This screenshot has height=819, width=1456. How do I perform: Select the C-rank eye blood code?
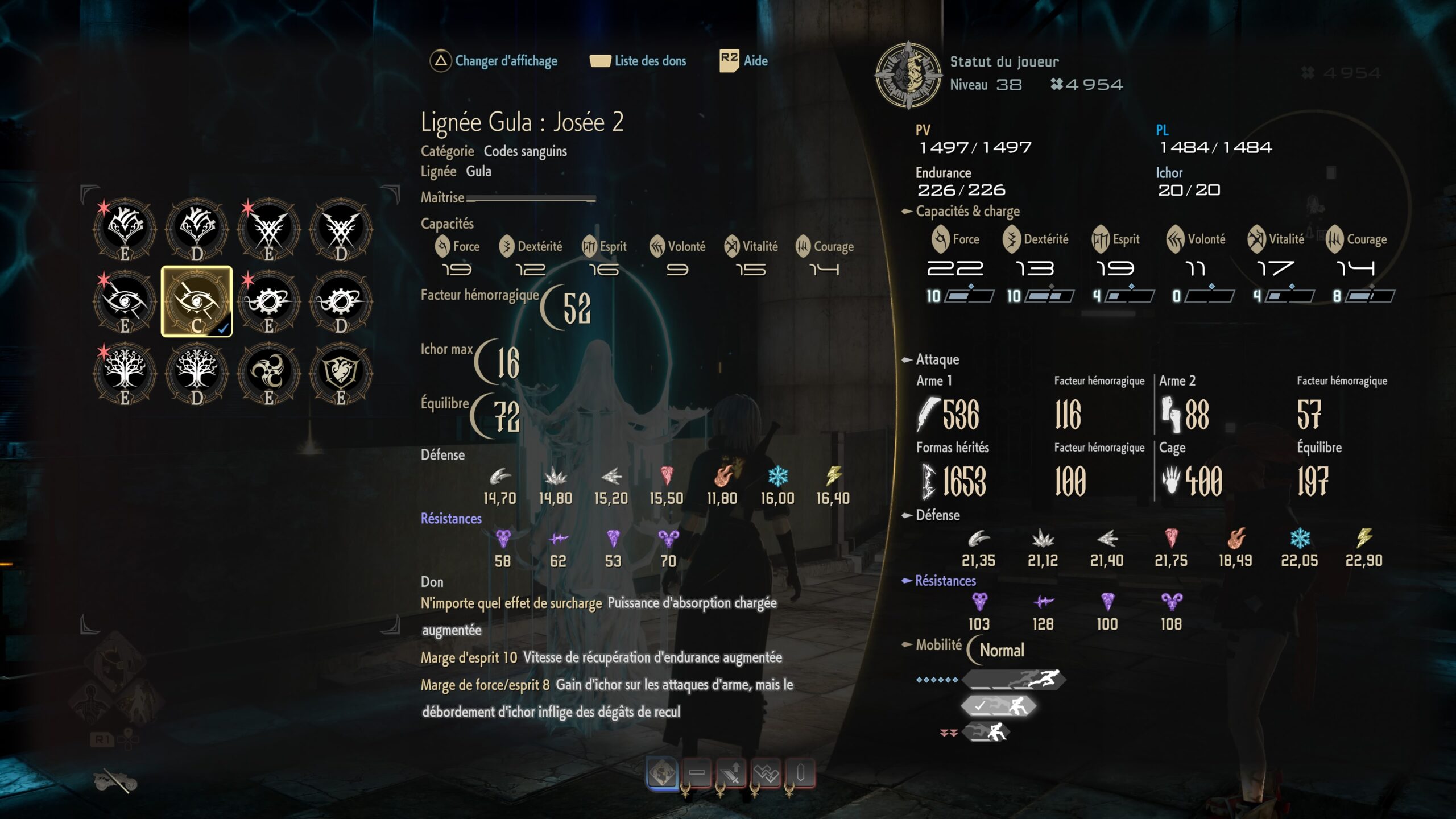point(196,301)
